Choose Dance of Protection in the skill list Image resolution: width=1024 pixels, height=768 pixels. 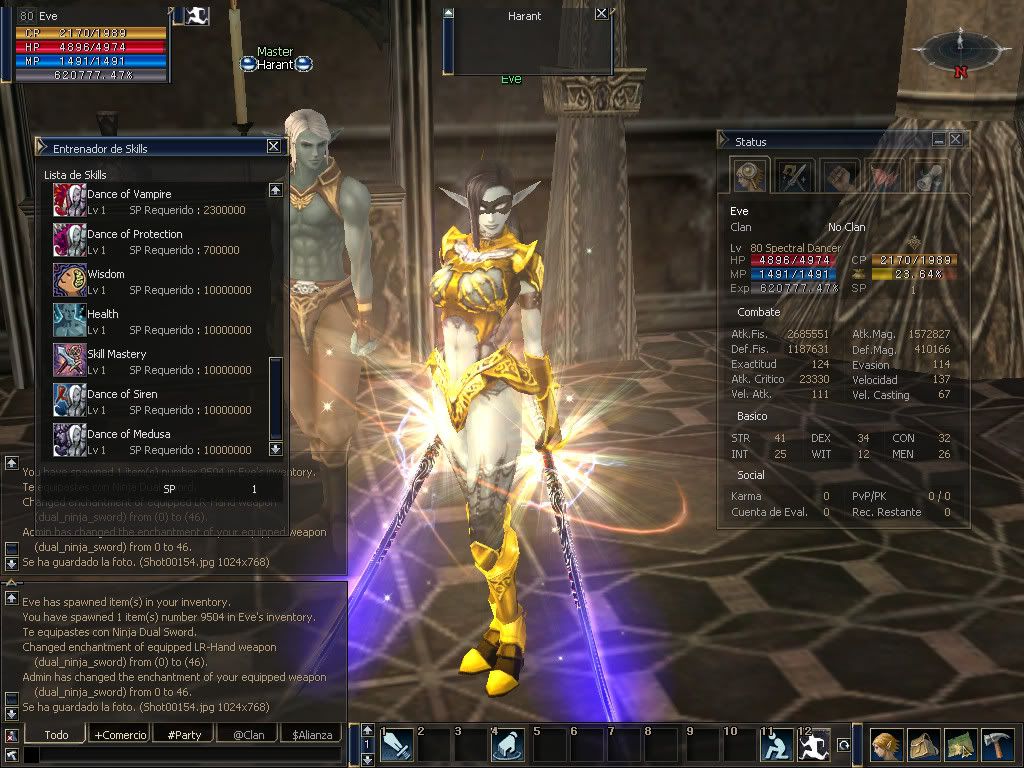[x=134, y=234]
